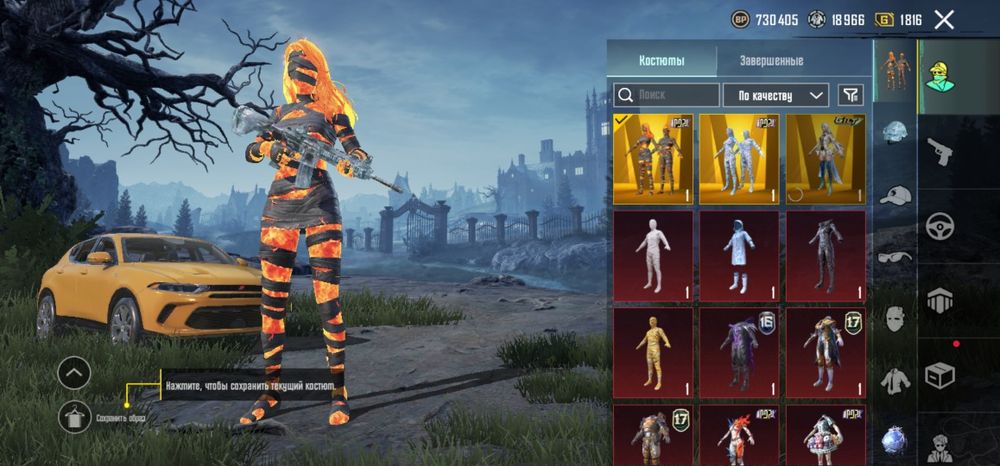This screenshot has width=1000, height=466.
Task: Open the glasses accessory category
Action: tap(894, 256)
